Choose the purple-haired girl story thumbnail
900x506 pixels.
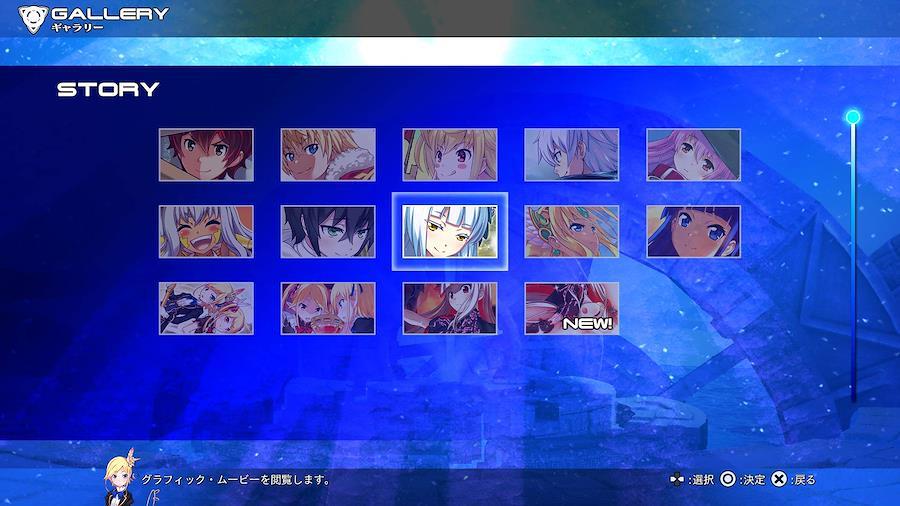pyautogui.click(x=693, y=232)
